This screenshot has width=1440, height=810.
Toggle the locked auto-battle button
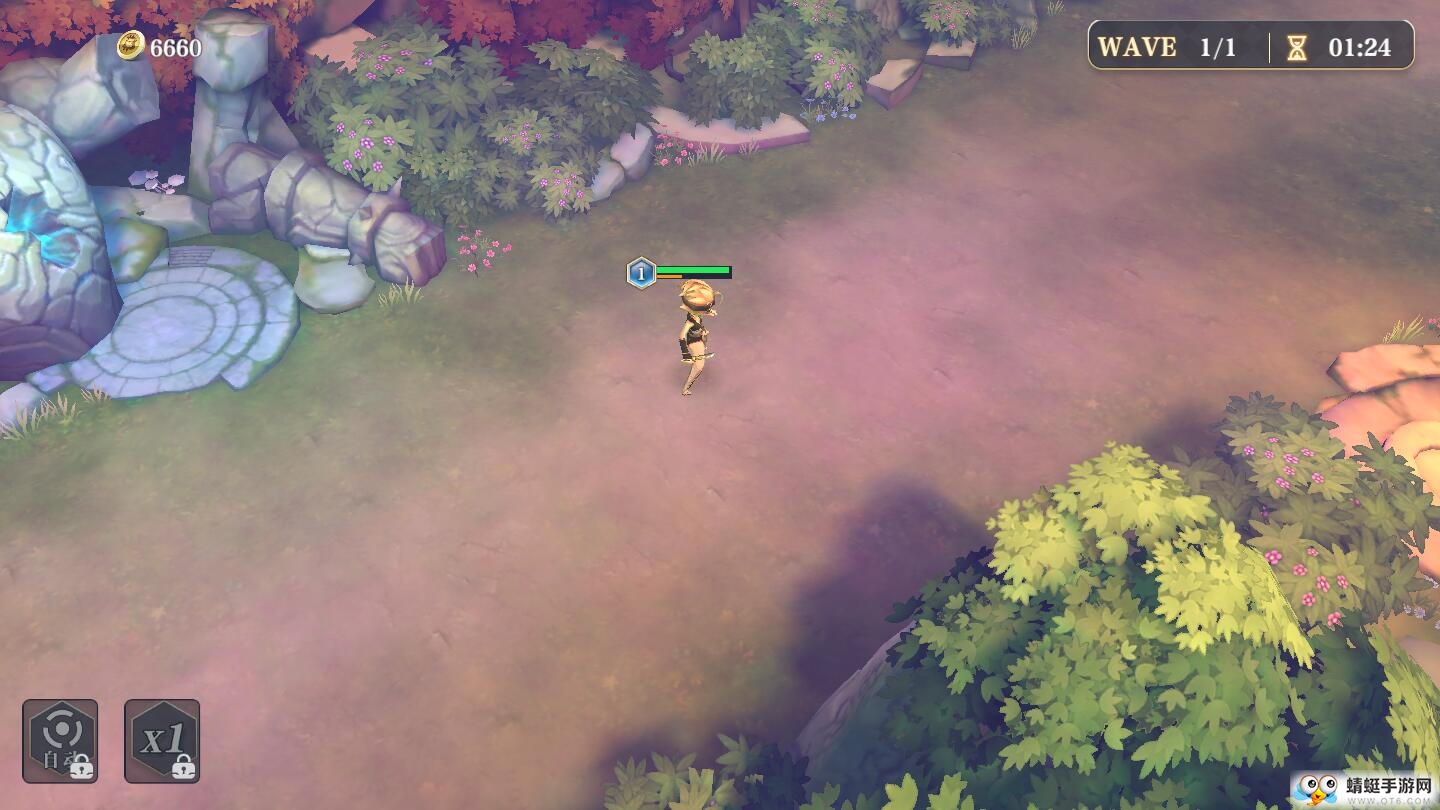[60, 740]
